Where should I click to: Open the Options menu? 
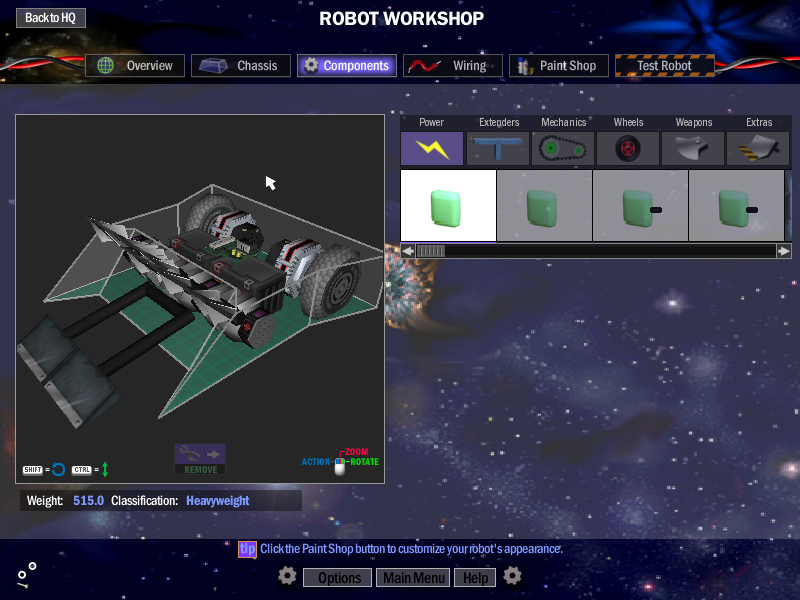point(339,578)
